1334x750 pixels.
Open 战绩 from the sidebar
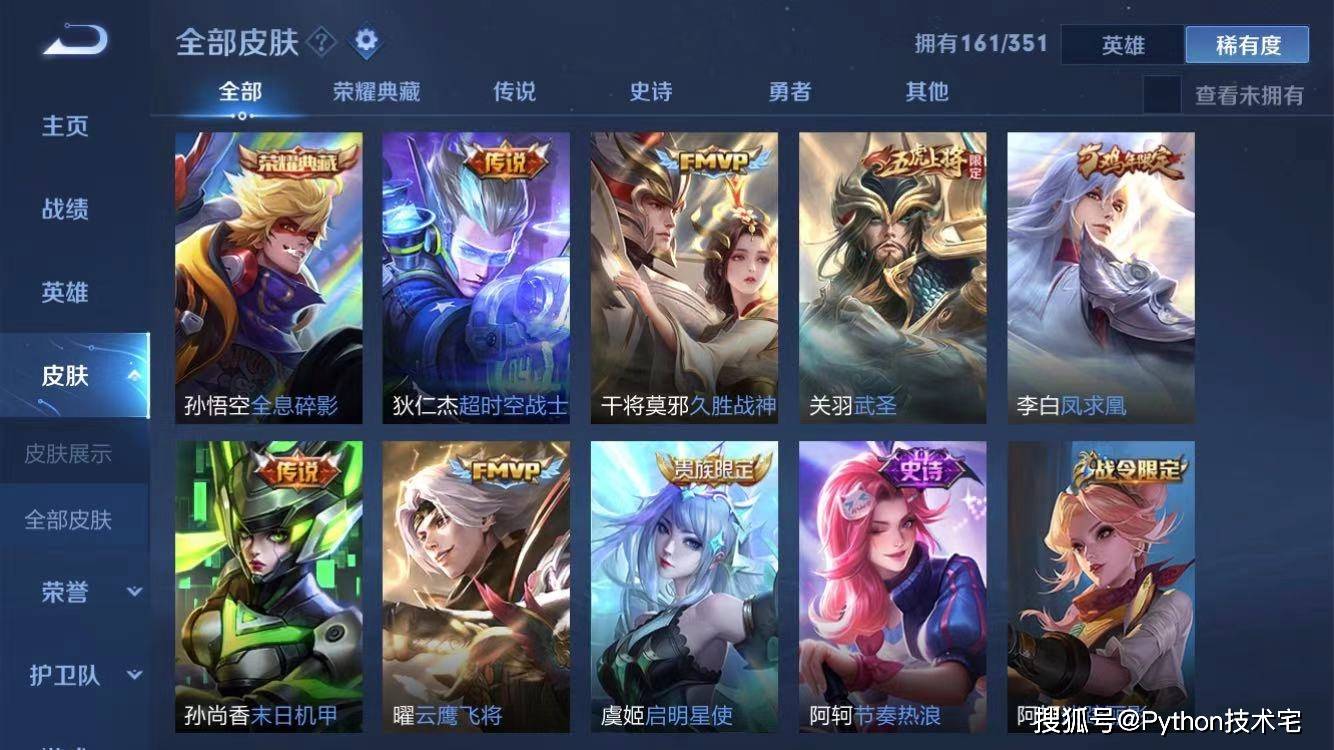[x=64, y=209]
